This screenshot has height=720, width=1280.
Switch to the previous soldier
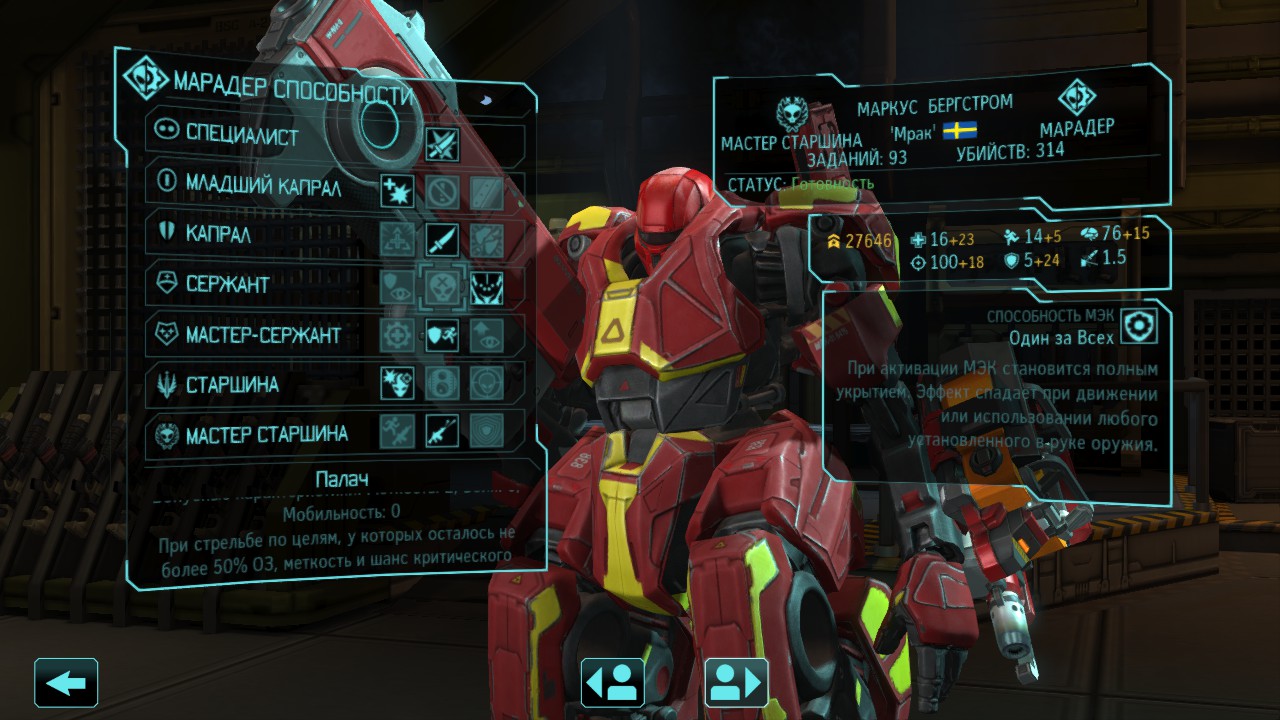click(612, 683)
